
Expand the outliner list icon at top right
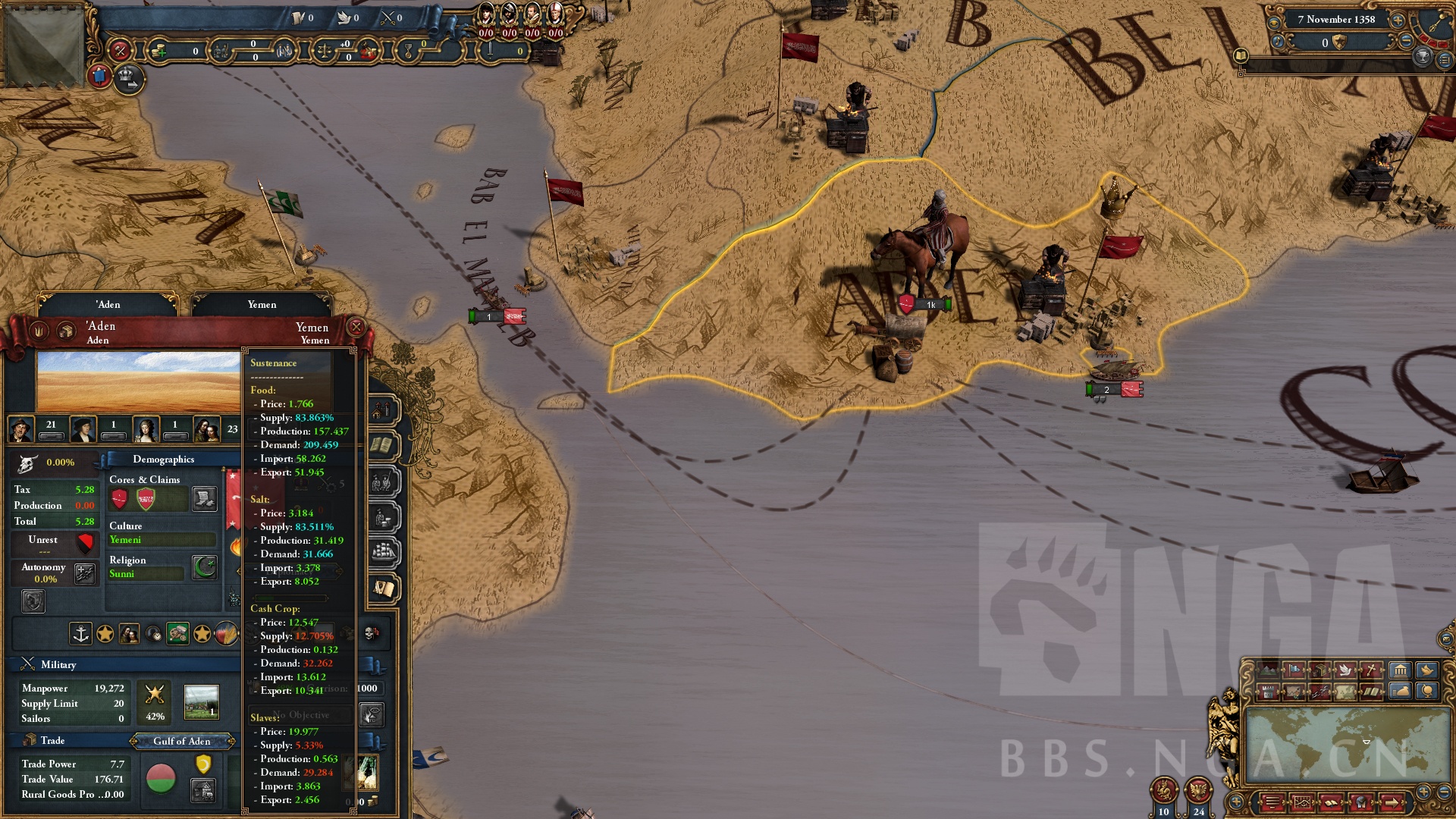tap(1445, 60)
